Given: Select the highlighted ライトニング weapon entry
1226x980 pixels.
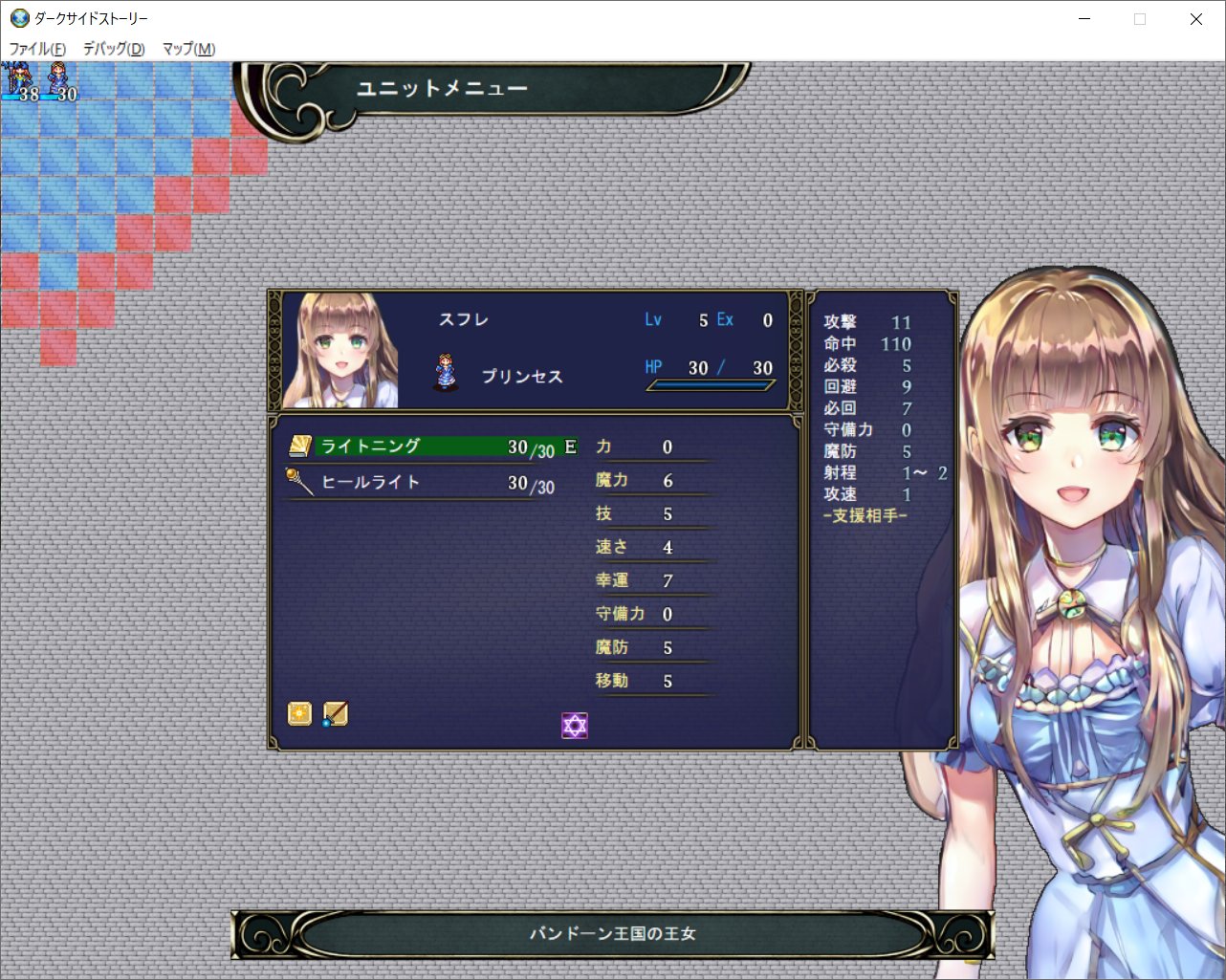Looking at the screenshot, I should 421,444.
